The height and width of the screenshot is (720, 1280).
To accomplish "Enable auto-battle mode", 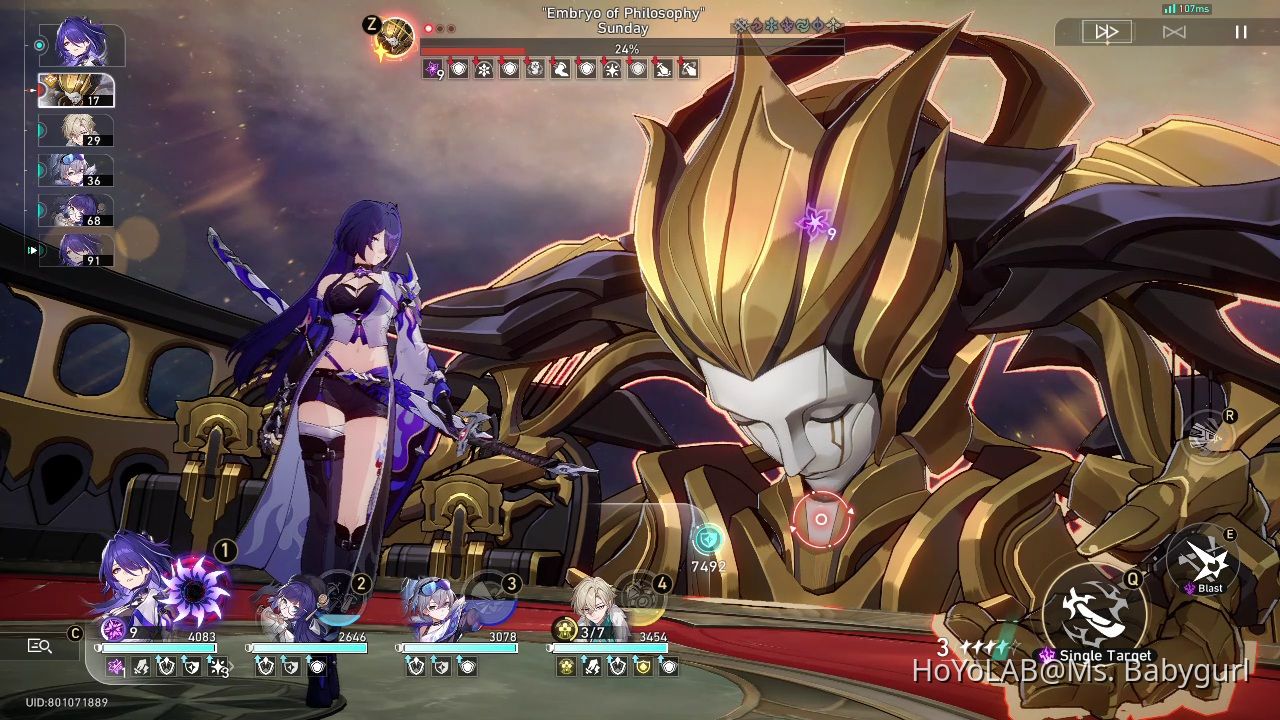I will [1172, 31].
